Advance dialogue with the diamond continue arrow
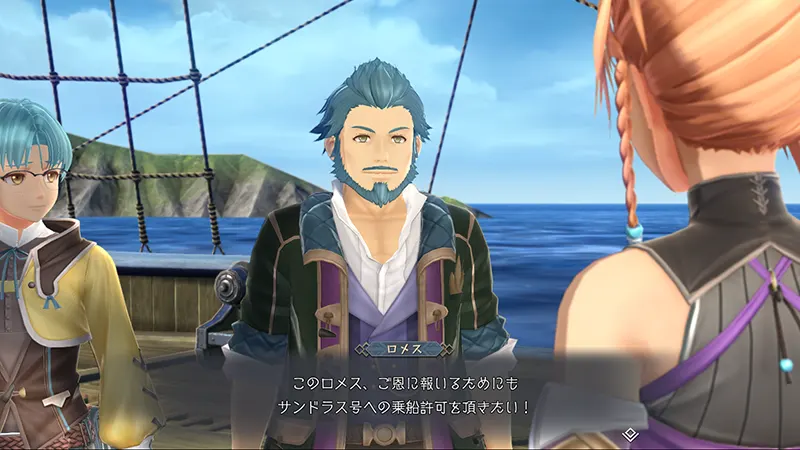Screen dimensions: 800x450 click(x=629, y=434)
